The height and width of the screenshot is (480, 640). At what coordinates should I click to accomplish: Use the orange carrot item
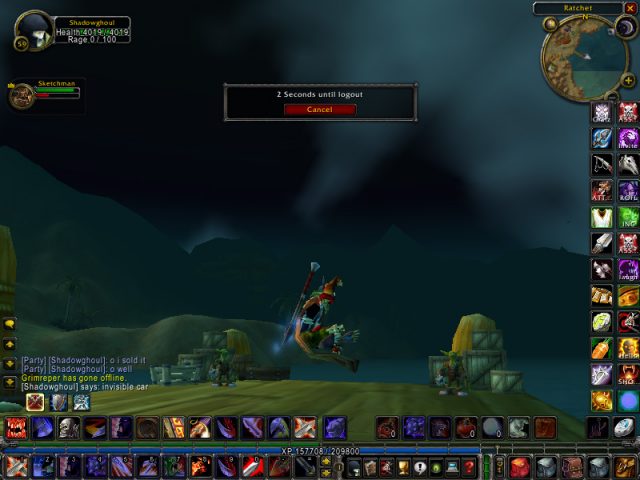click(603, 348)
